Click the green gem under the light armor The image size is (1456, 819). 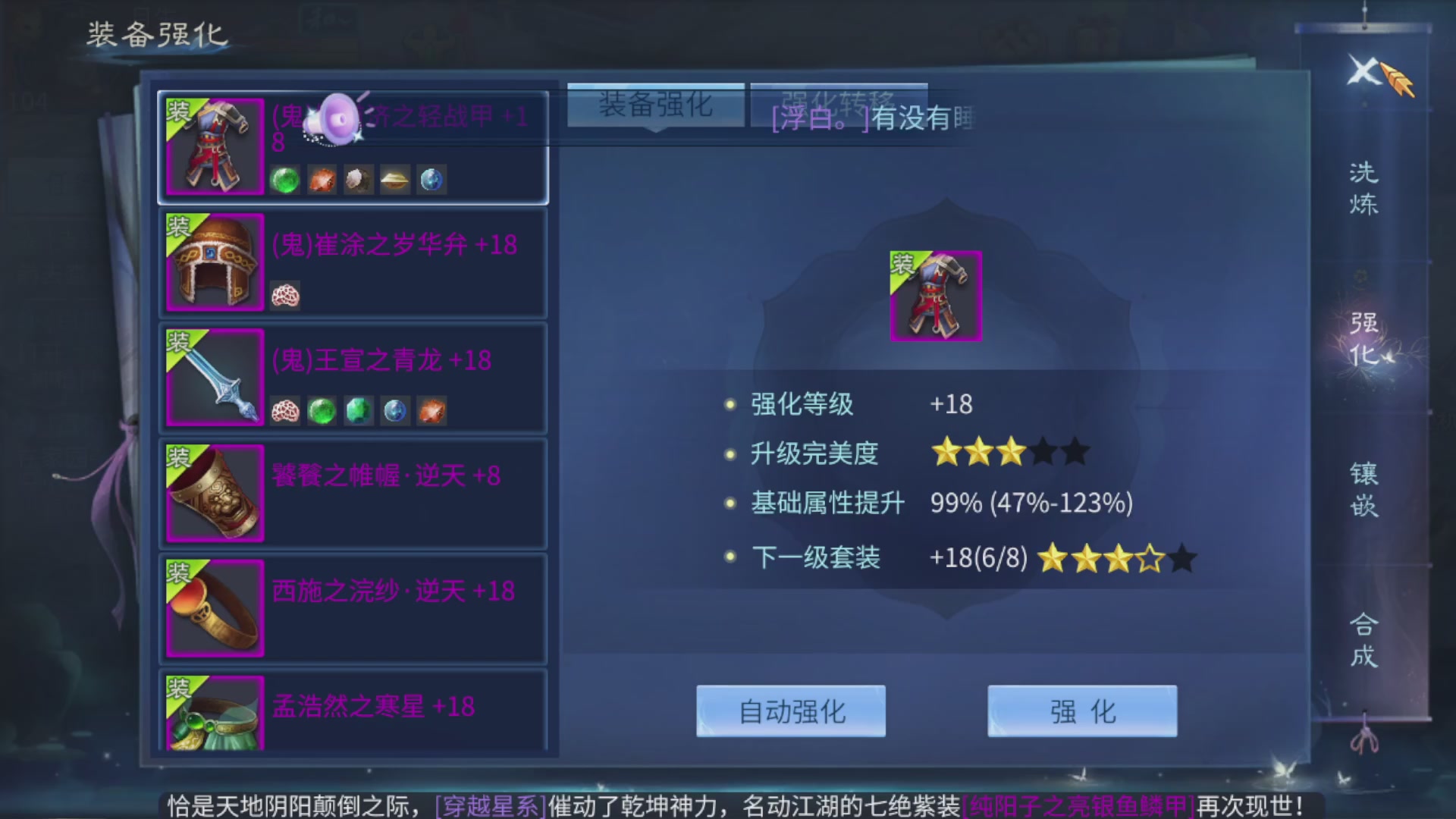click(284, 178)
